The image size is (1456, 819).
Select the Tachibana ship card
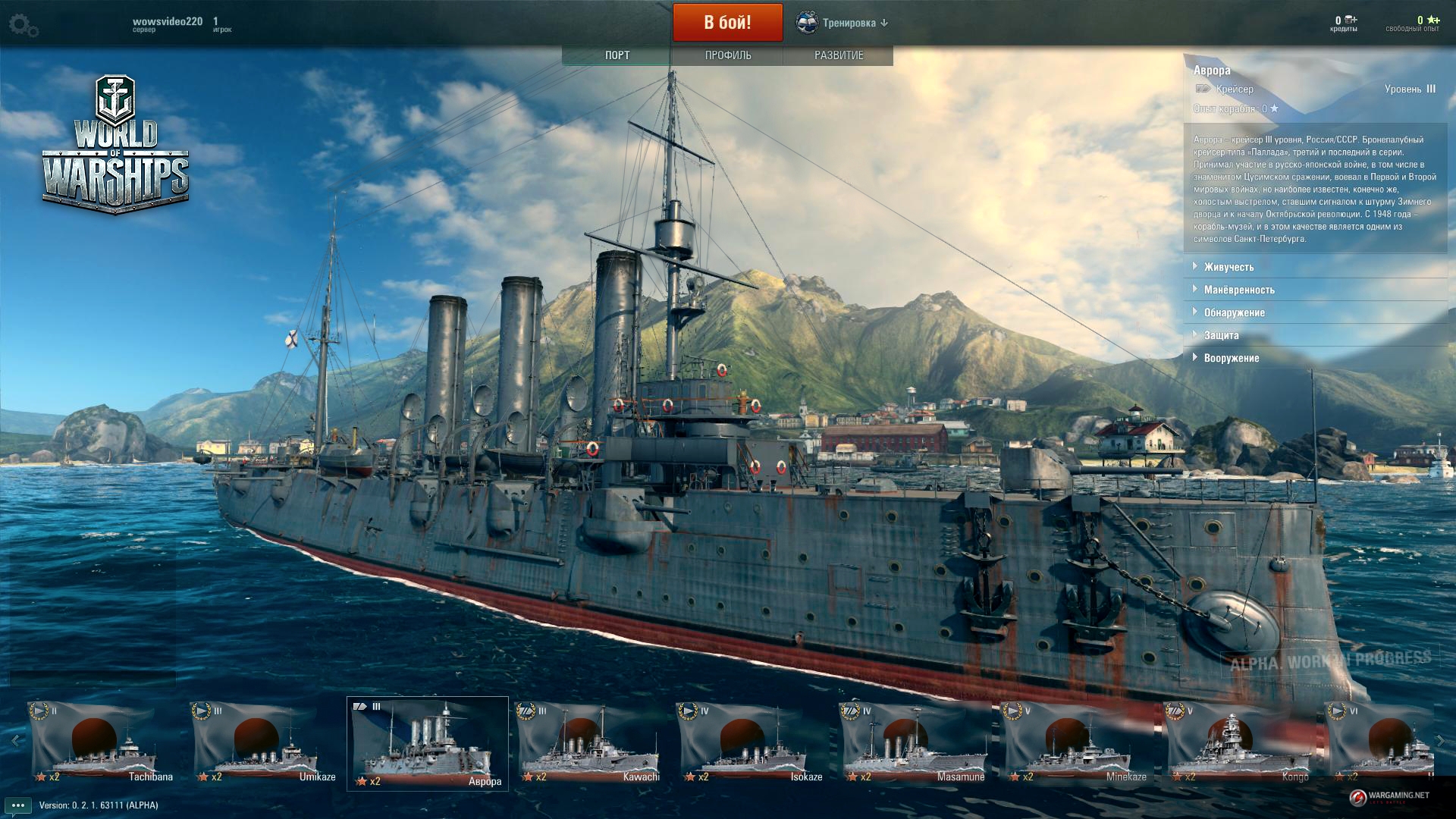point(102,743)
